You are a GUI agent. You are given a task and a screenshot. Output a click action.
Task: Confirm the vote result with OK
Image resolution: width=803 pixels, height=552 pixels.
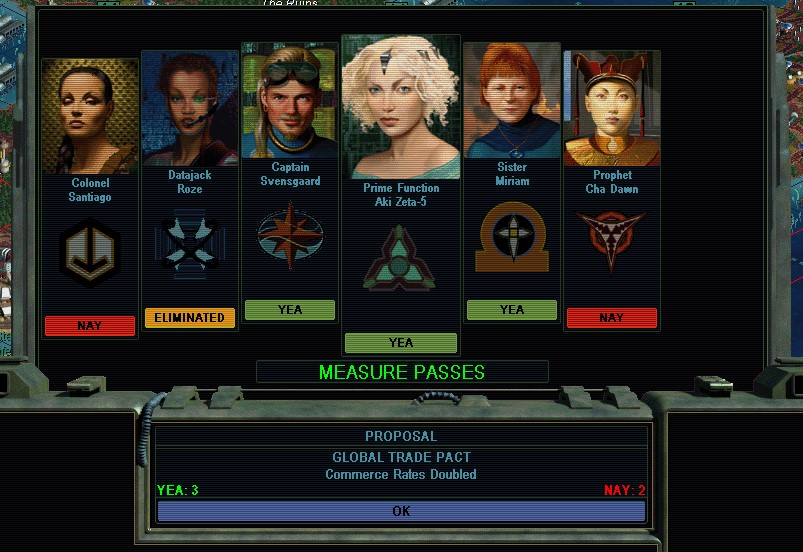coord(401,511)
